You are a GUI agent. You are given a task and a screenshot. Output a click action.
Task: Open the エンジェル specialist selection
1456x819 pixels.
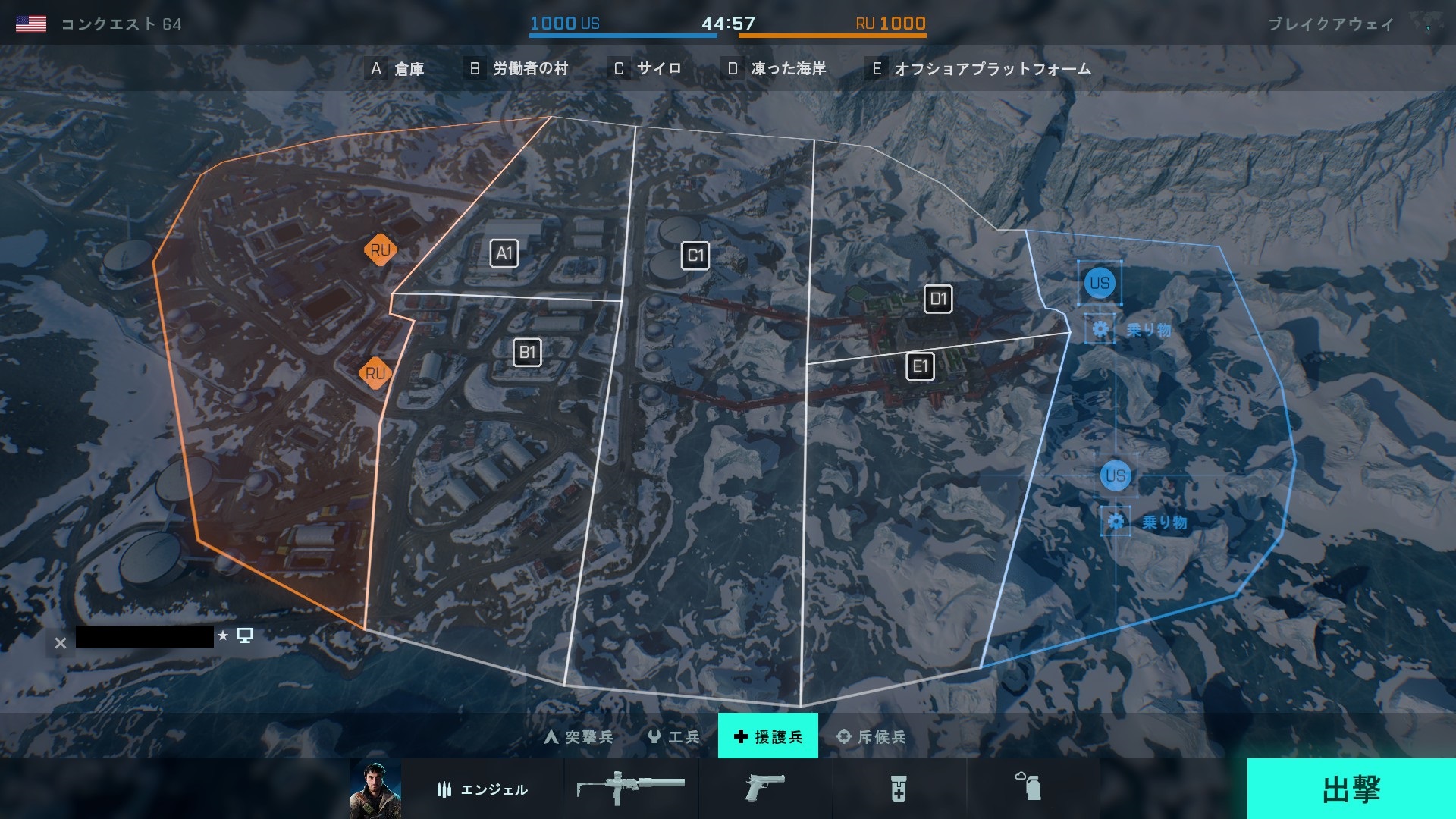(482, 789)
